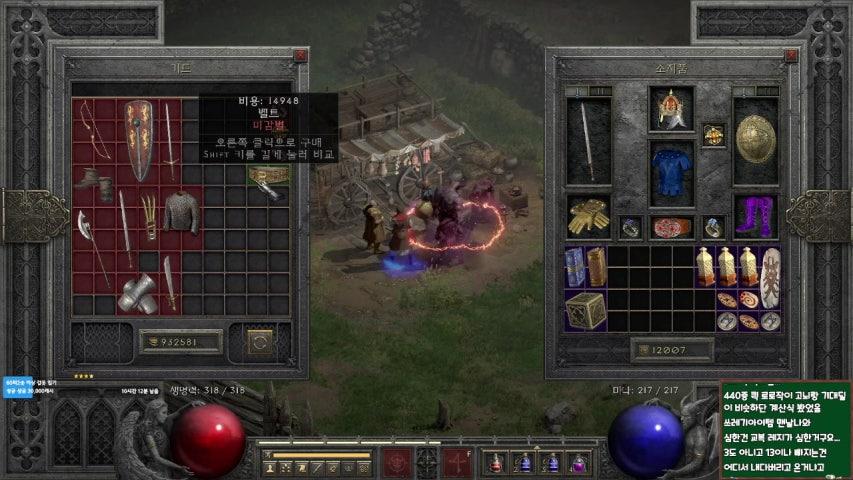Select the equipped blue body armor
Viewport: 853px width, 480px height.
coord(671,172)
